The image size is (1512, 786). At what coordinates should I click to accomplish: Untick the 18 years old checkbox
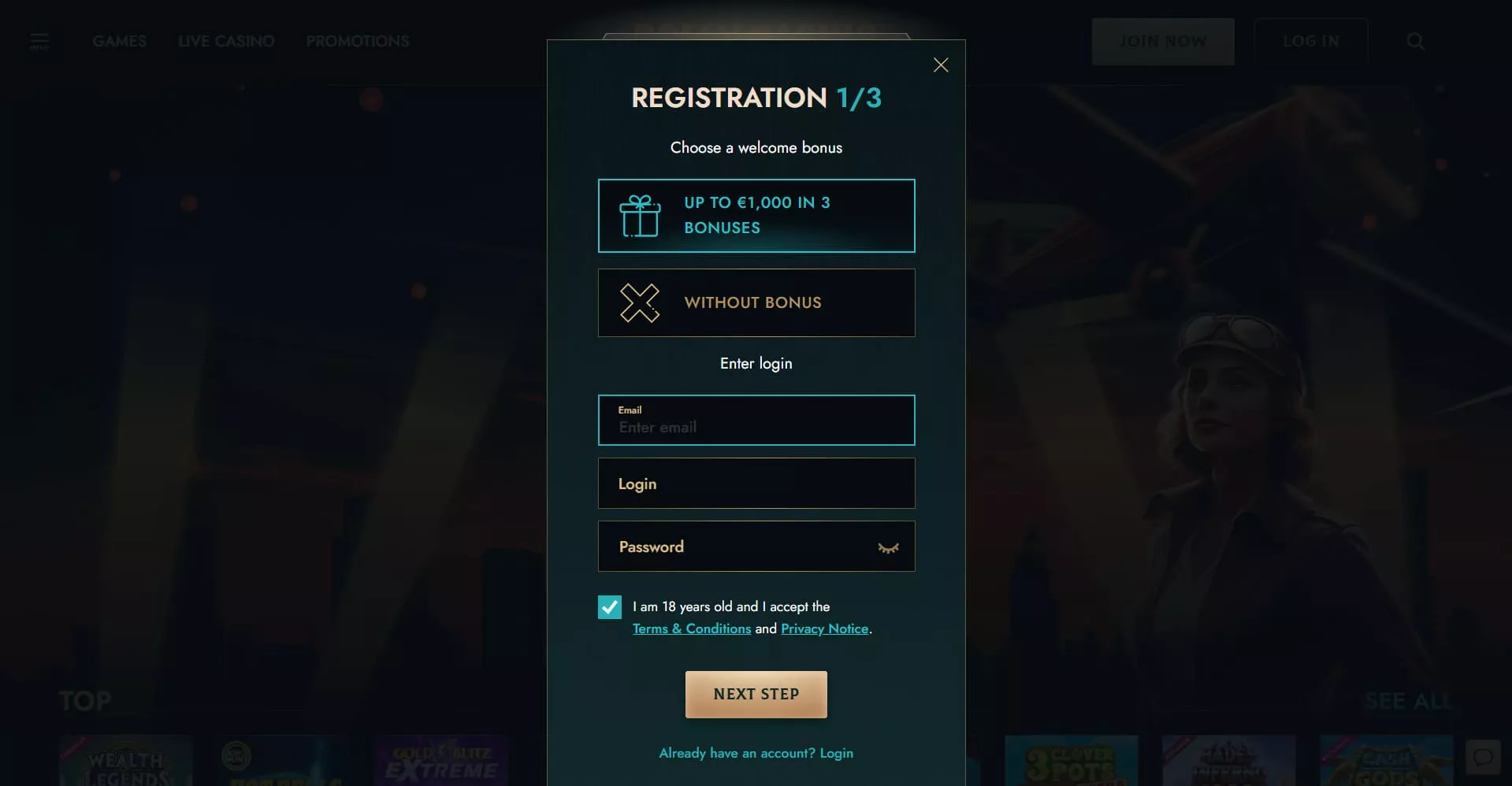[x=610, y=607]
